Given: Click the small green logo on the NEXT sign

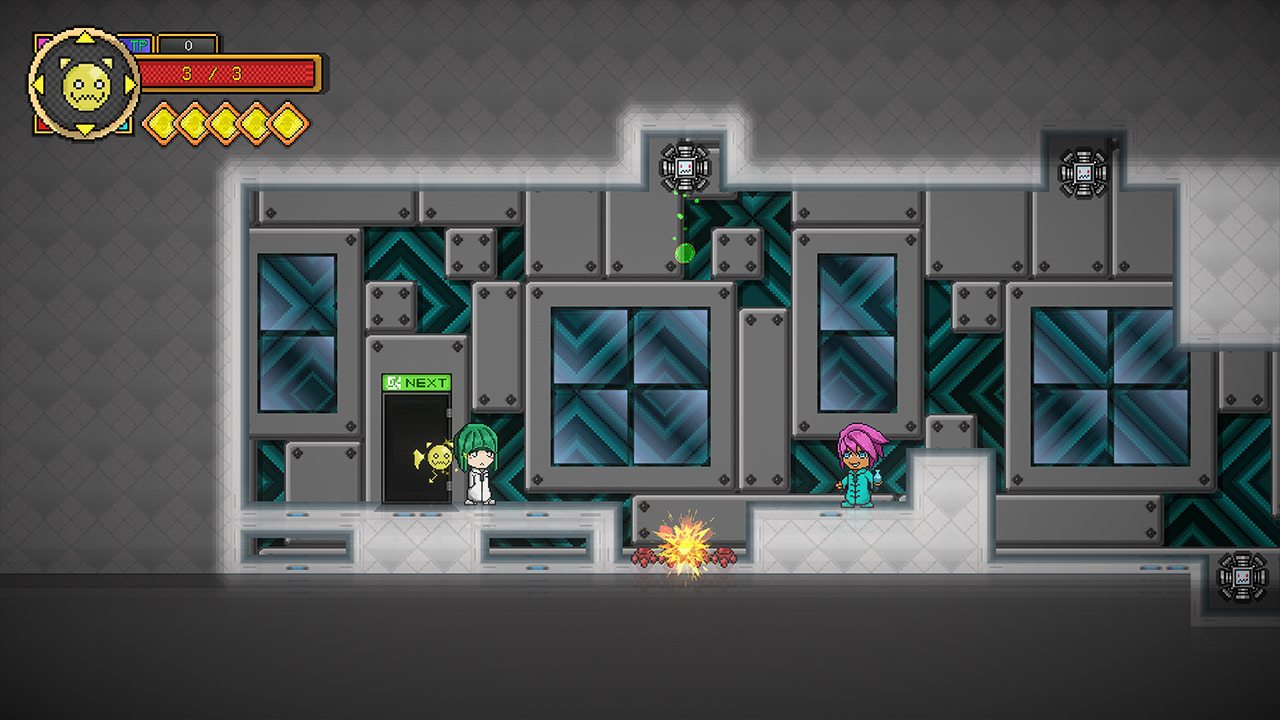Looking at the screenshot, I should [x=393, y=382].
